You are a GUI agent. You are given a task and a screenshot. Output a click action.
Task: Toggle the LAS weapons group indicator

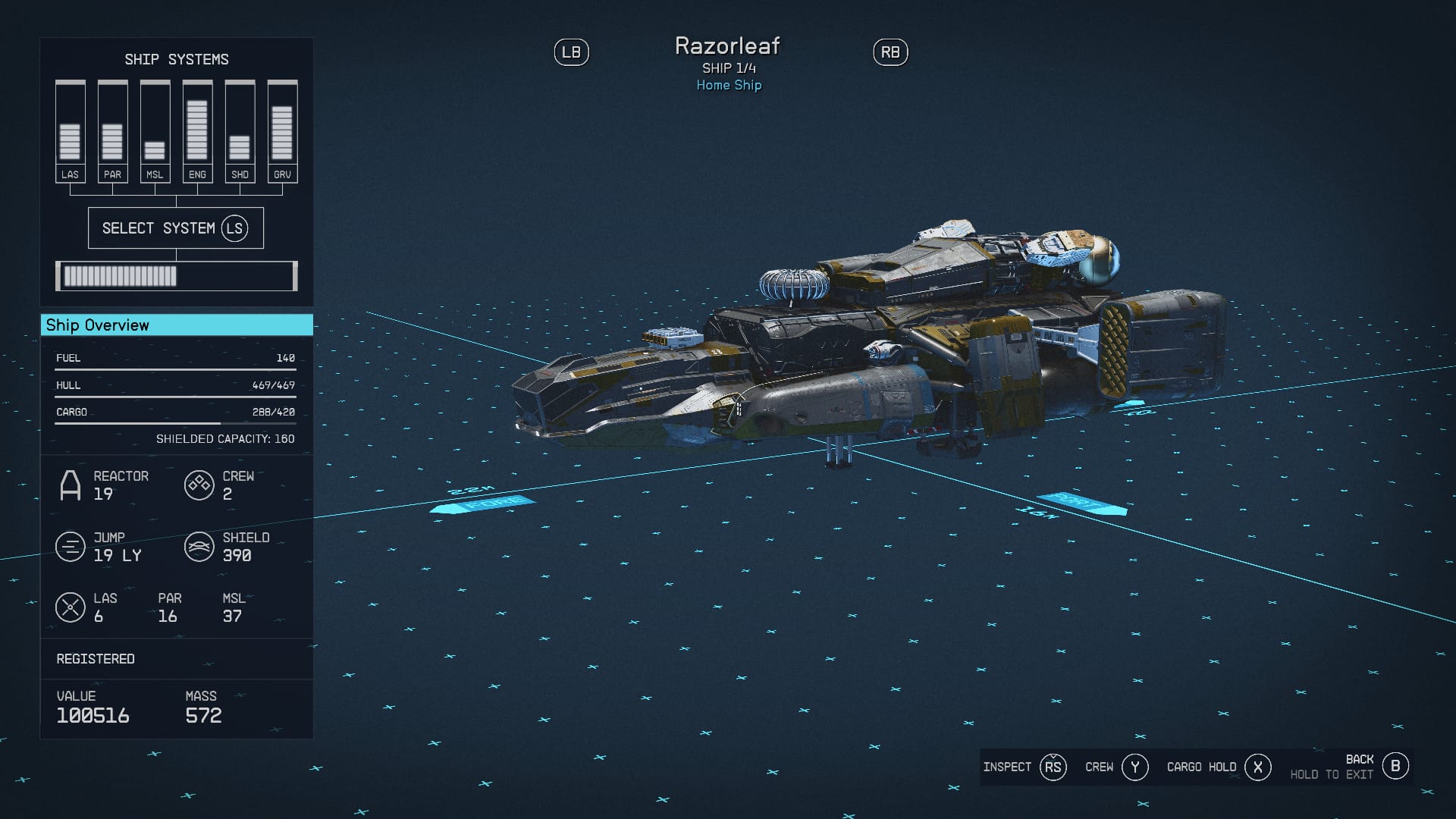pyautogui.click(x=71, y=607)
